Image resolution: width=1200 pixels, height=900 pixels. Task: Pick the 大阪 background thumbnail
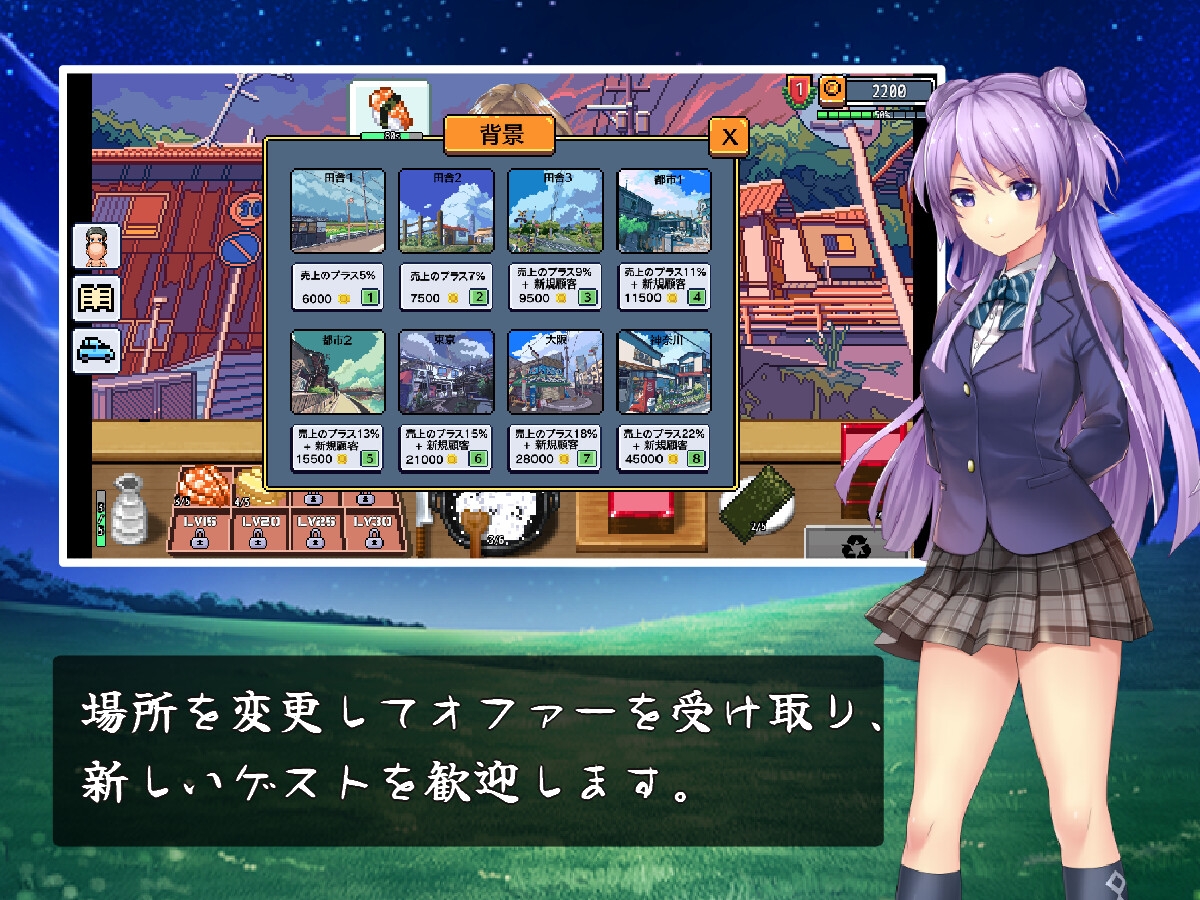pyautogui.click(x=555, y=372)
